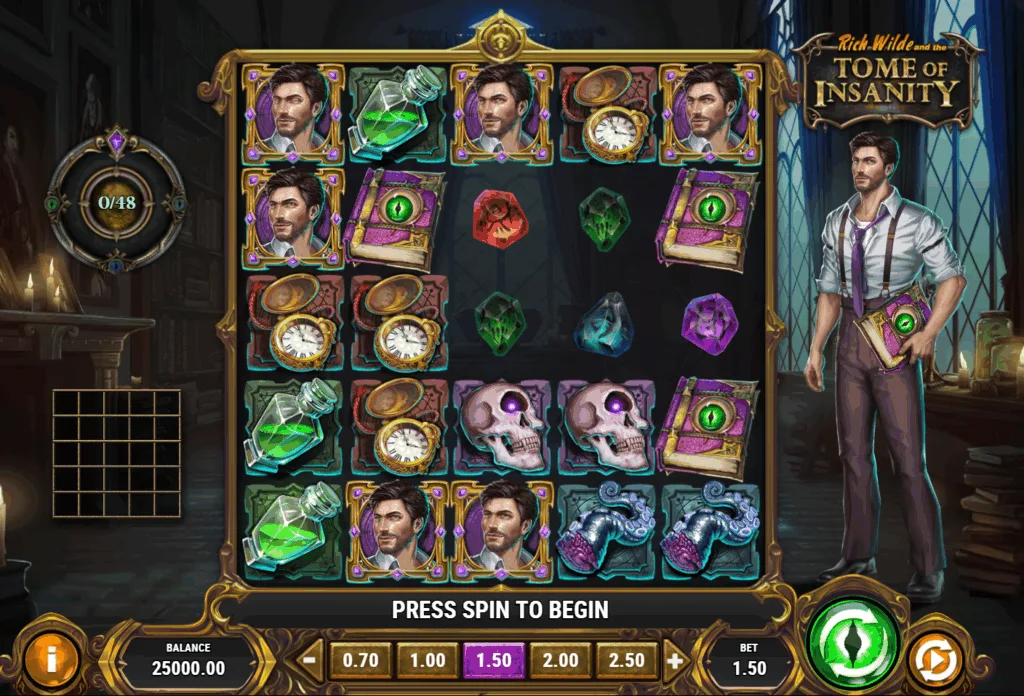Pick the highlighted 1.50 bet amount
This screenshot has width=1024, height=696.
tap(494, 661)
